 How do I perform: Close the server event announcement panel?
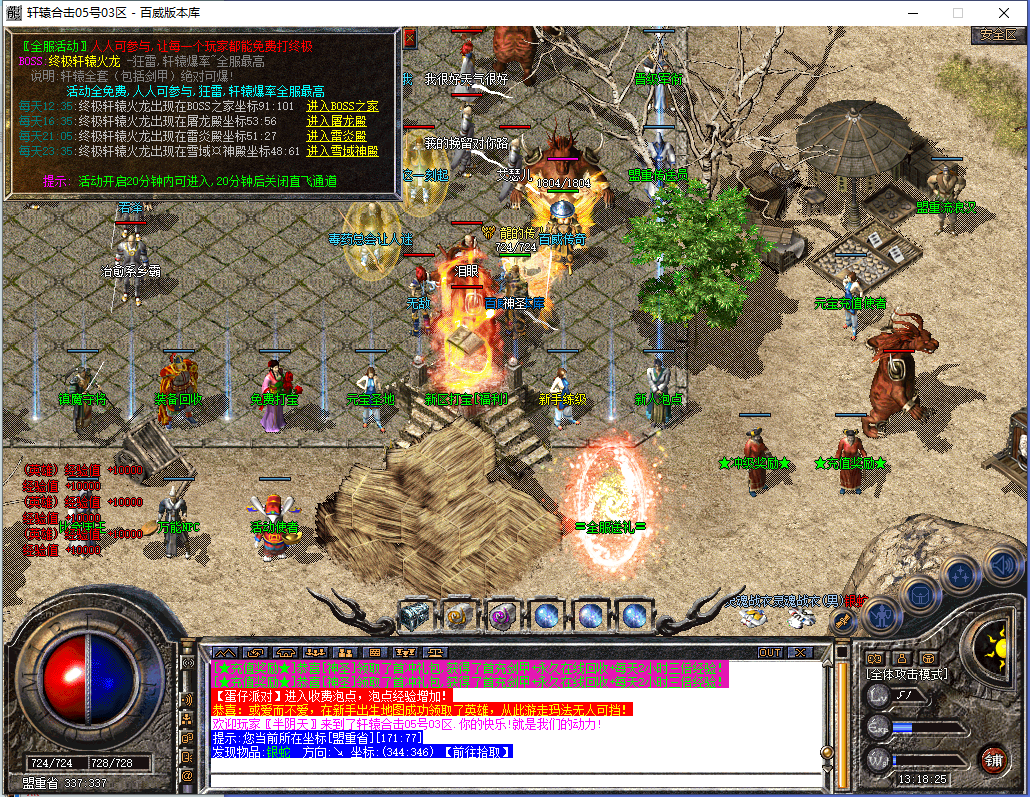coord(409,37)
